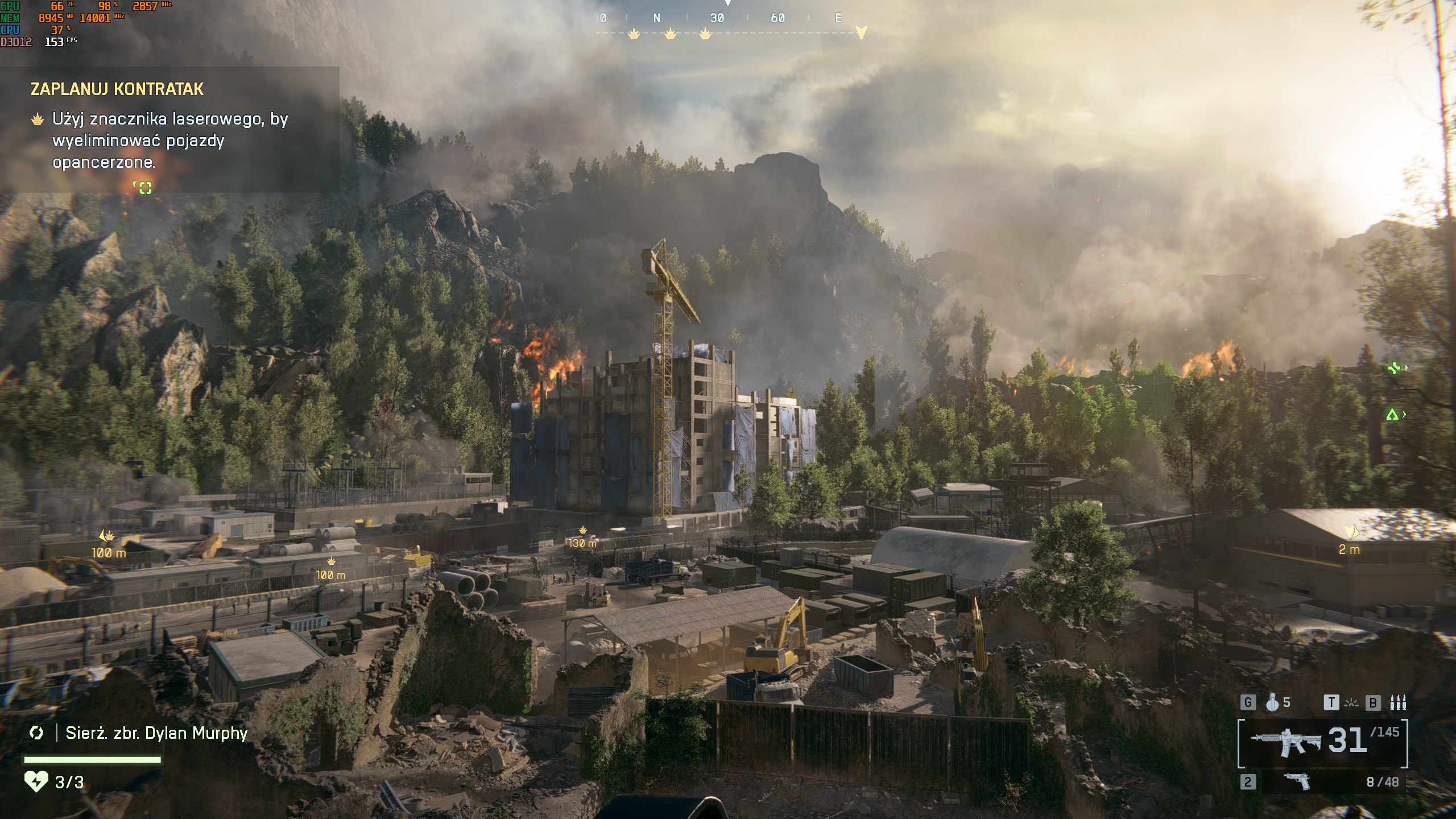Click the green target-frame squad marker

click(145, 187)
